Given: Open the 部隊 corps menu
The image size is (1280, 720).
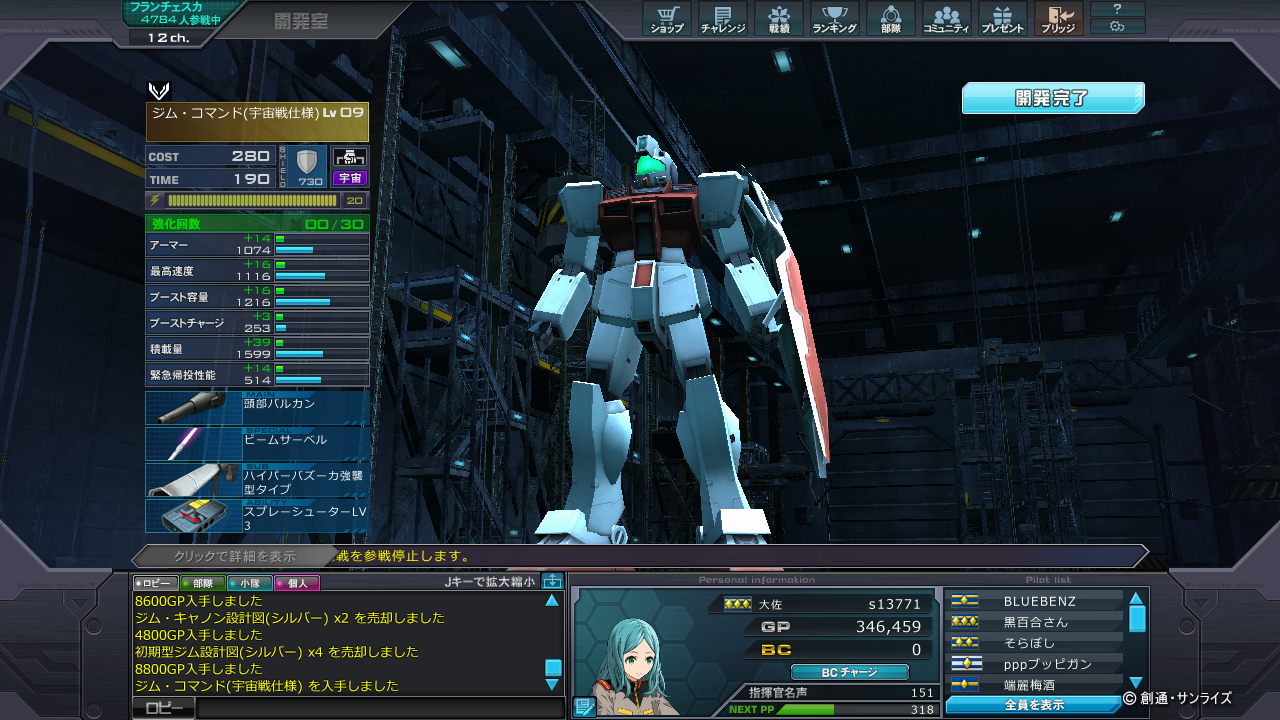Looking at the screenshot, I should (x=890, y=19).
